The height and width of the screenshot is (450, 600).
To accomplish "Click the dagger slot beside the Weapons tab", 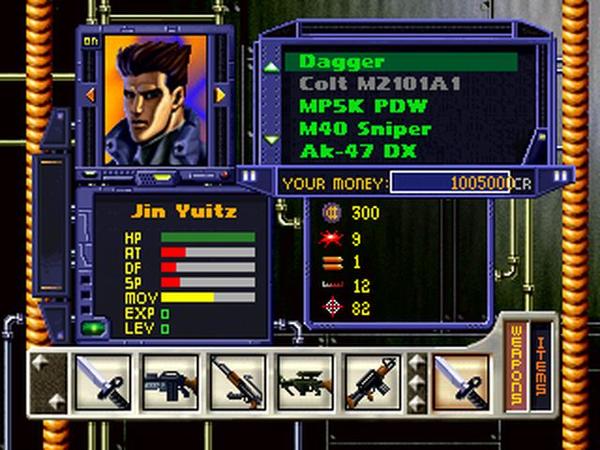I will tap(463, 383).
